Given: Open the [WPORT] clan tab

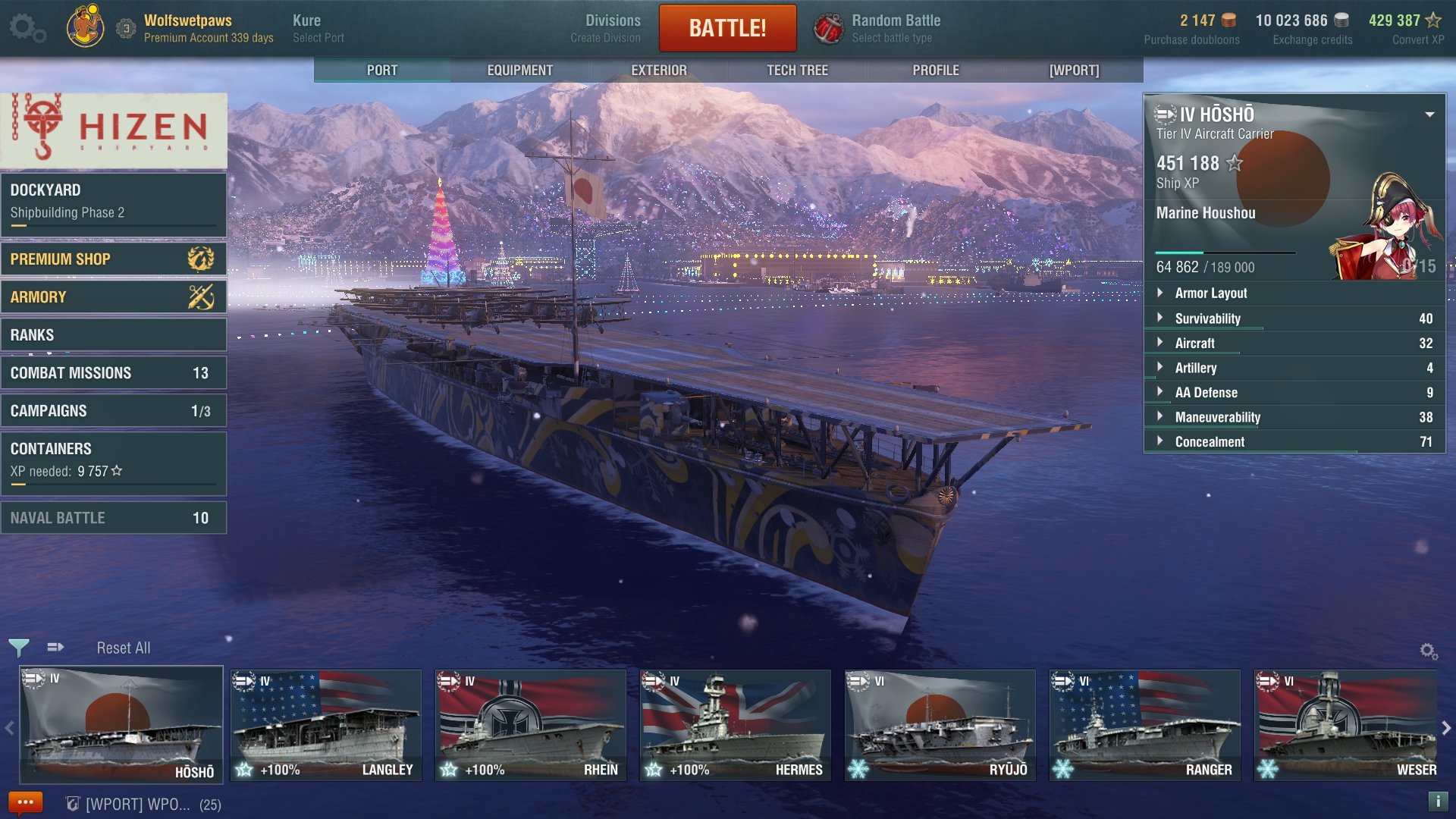Looking at the screenshot, I should 1074,70.
